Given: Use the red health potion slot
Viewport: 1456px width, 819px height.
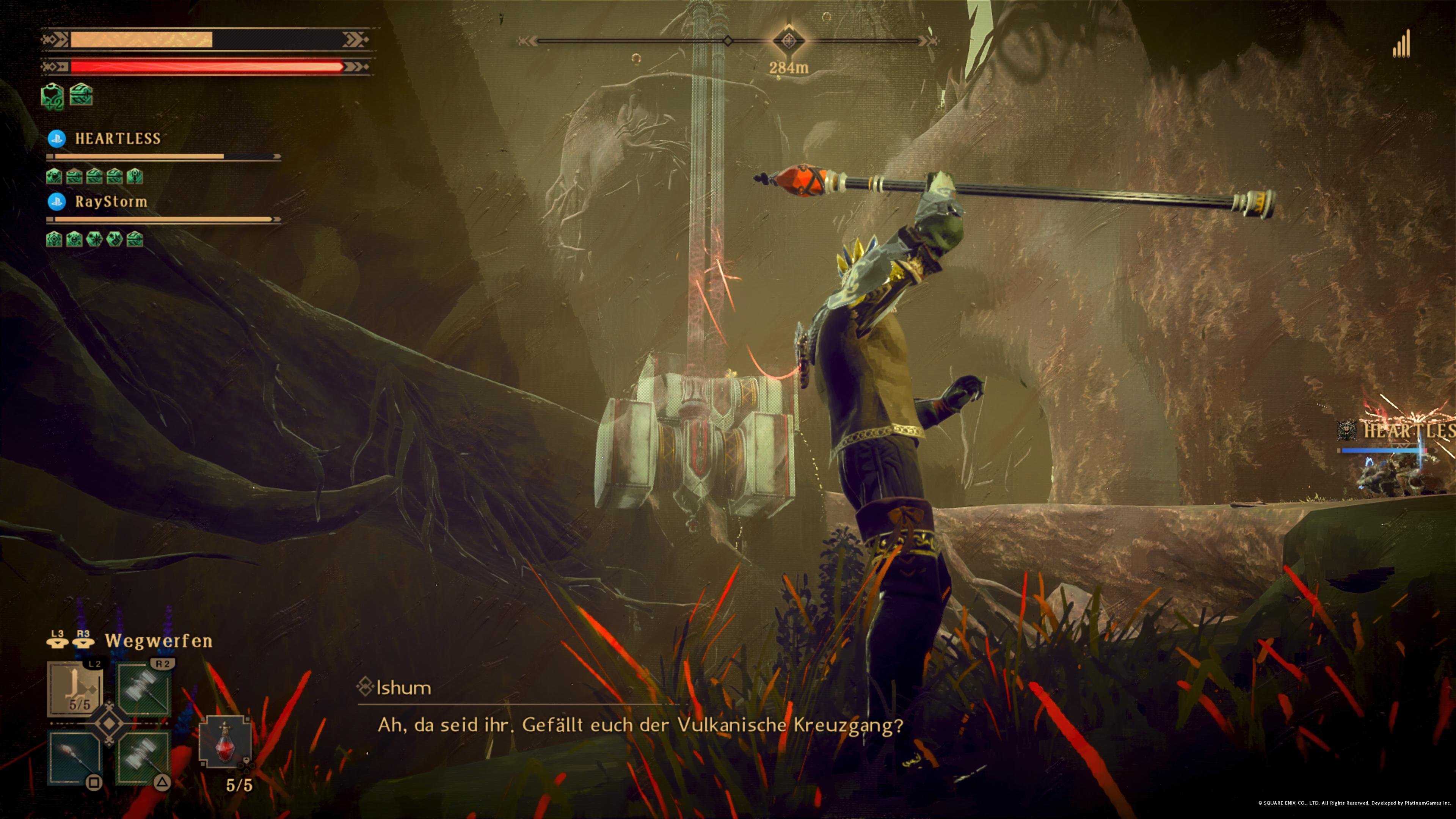Looking at the screenshot, I should click(225, 742).
